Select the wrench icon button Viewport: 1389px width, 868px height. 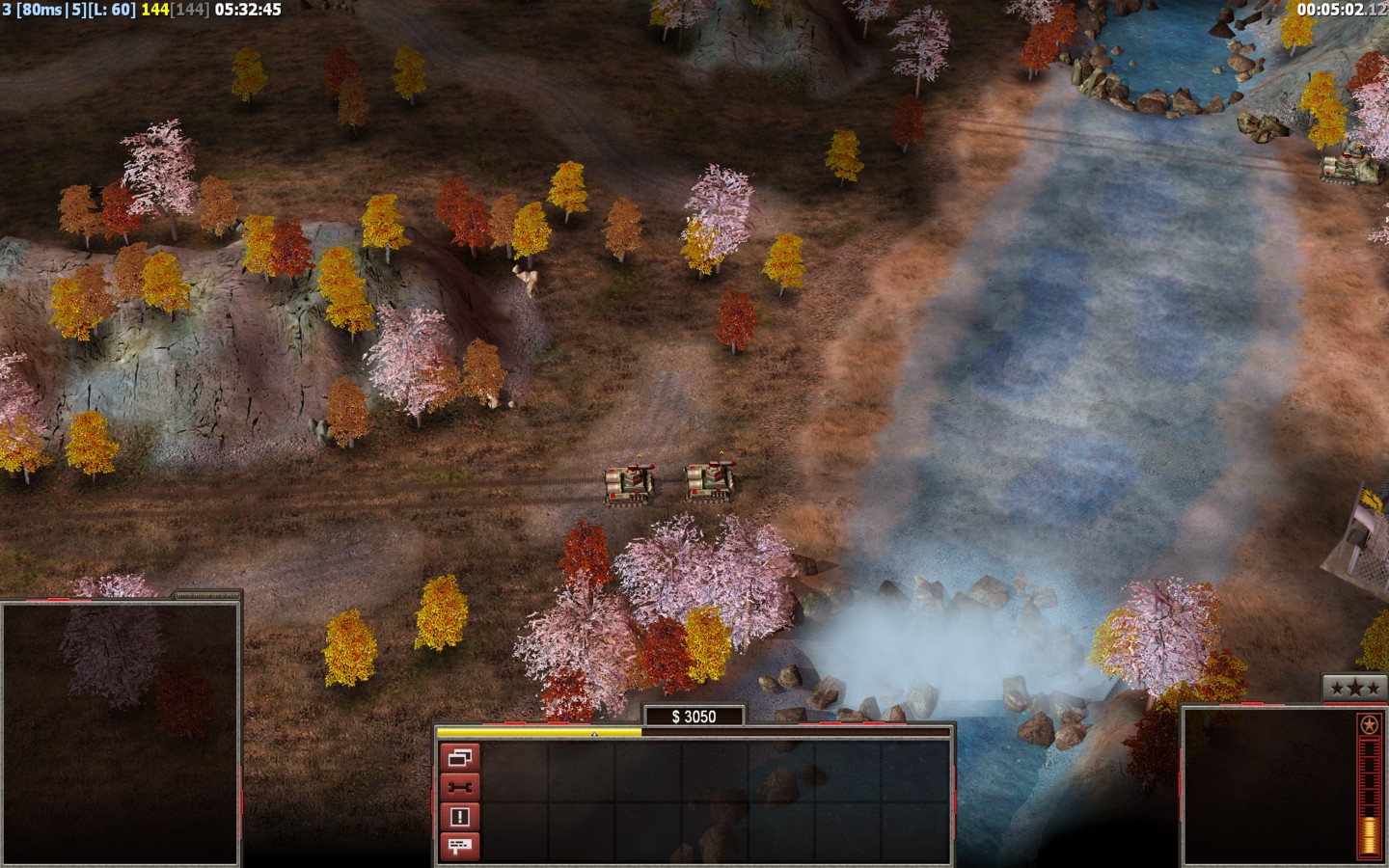460,787
